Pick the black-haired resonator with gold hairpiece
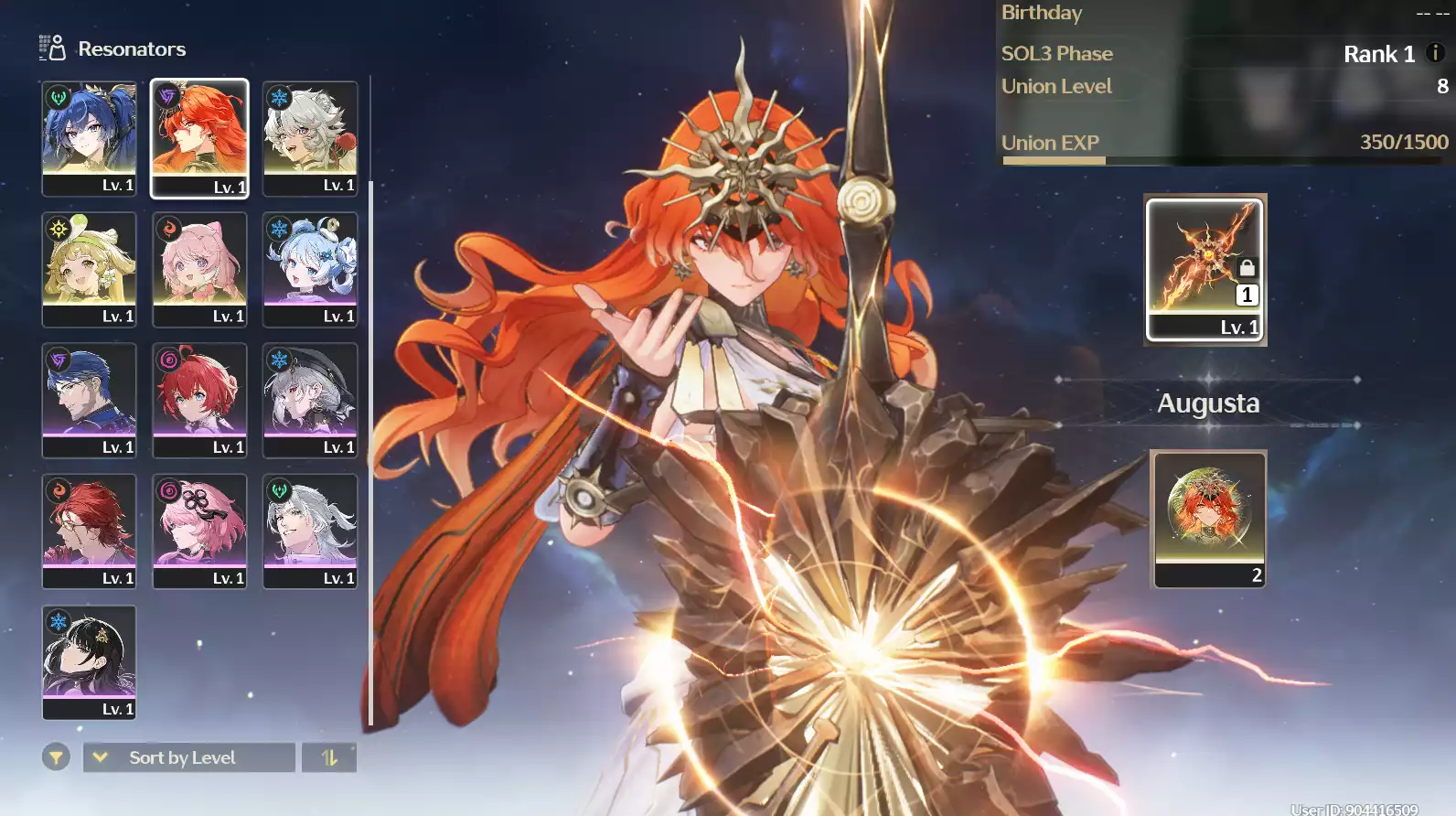This screenshot has height=816, width=1456. 89,661
